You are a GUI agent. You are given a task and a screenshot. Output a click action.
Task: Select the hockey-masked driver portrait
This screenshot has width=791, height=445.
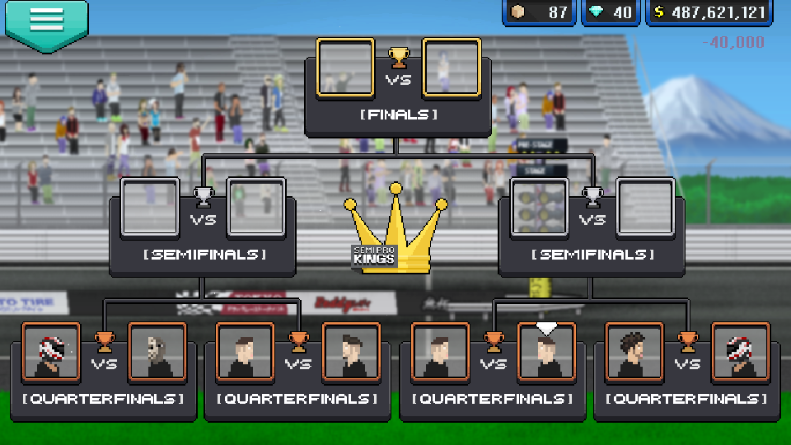point(157,351)
